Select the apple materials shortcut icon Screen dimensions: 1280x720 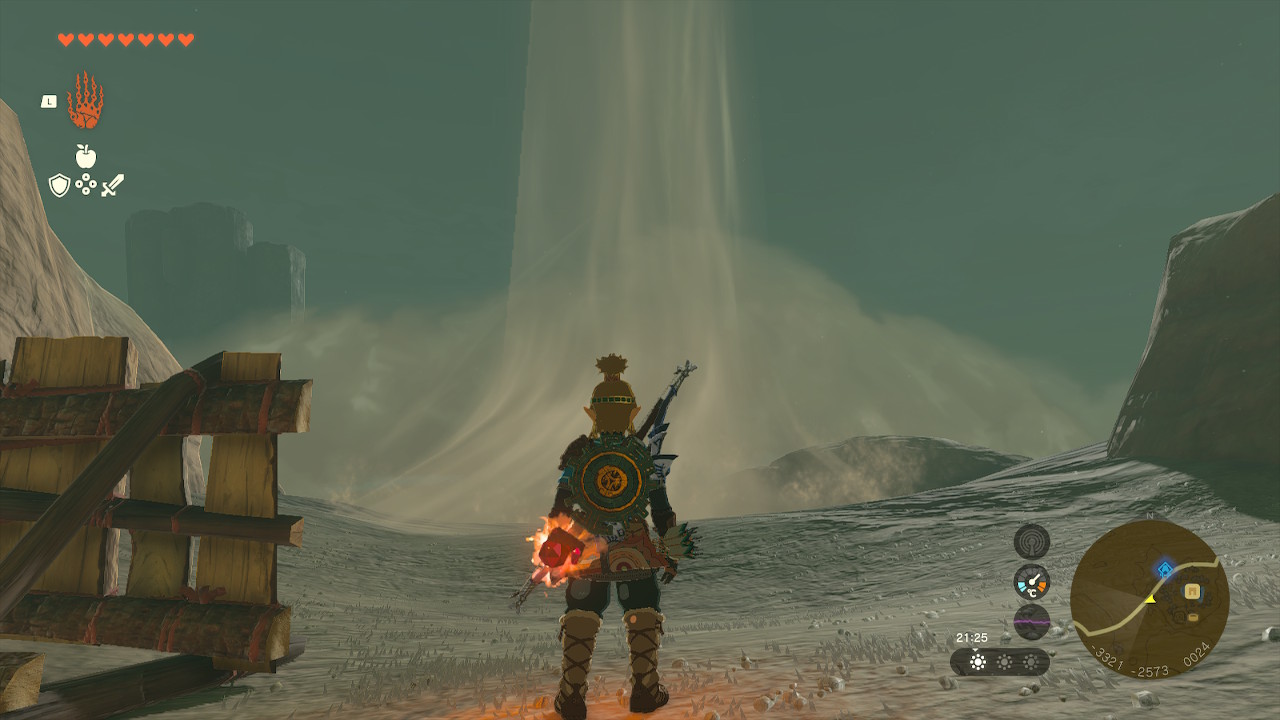pos(86,156)
